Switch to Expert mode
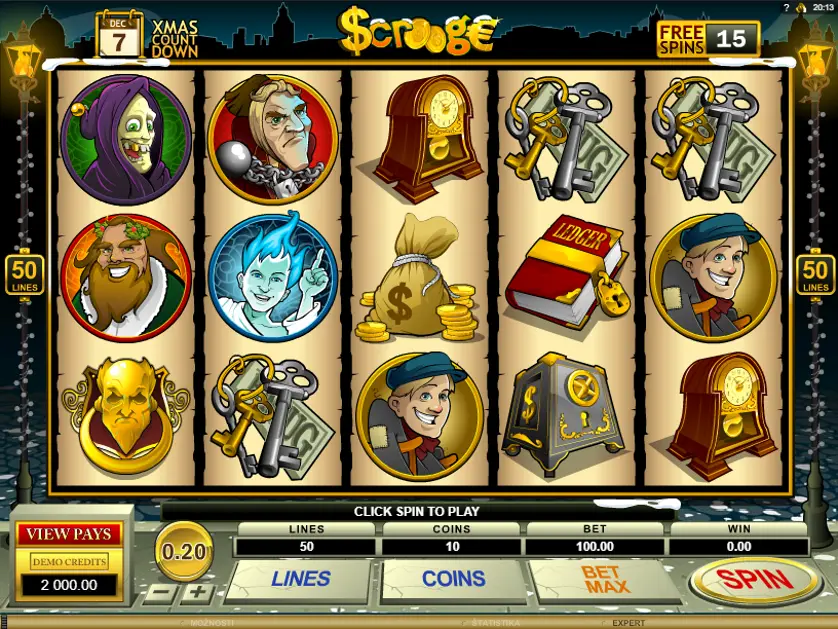Screen dimensions: 838x629 628,623
